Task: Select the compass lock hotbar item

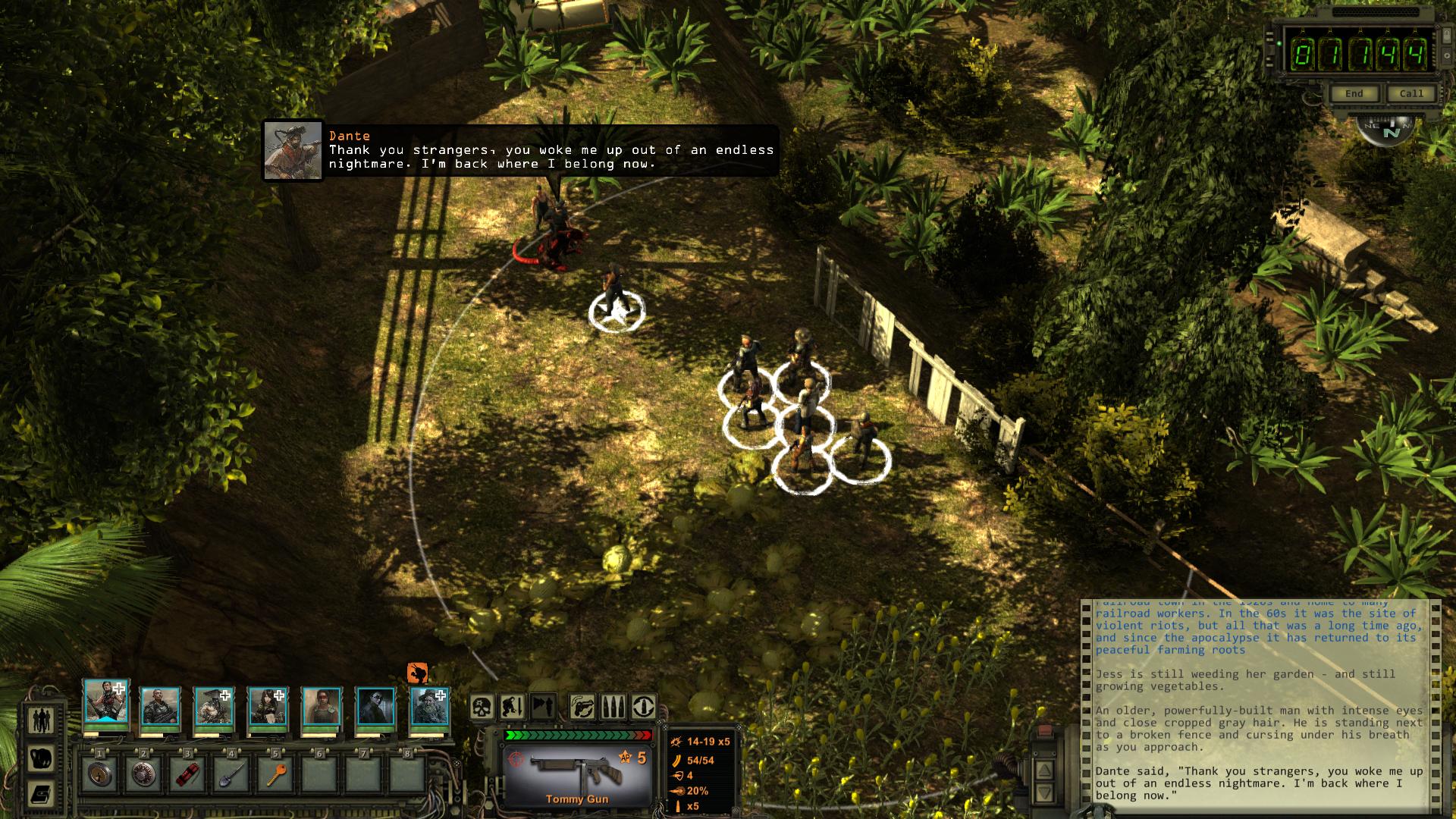Action: [99, 774]
